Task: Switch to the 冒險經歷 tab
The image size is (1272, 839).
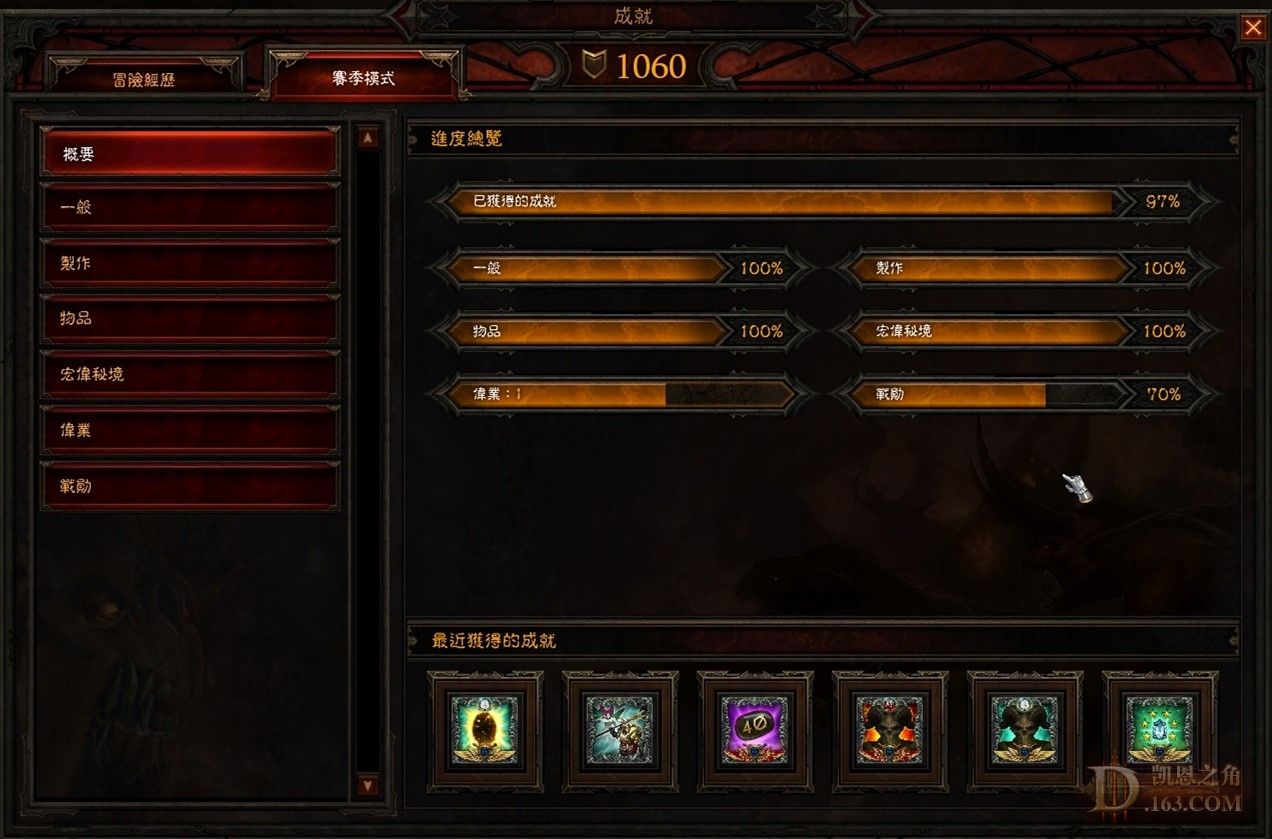Action: 143,79
